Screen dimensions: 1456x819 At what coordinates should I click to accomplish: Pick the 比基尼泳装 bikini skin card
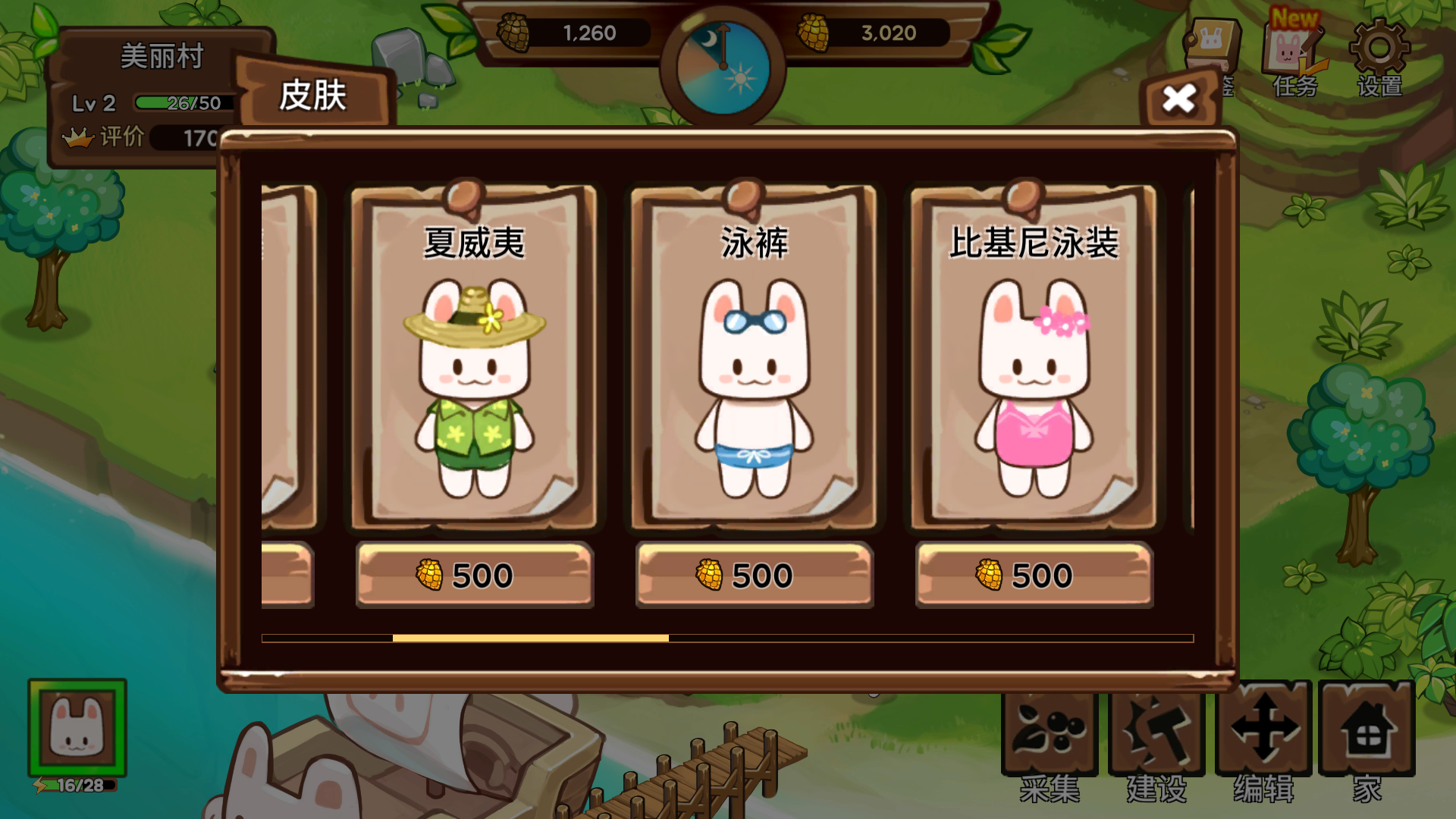[1034, 356]
